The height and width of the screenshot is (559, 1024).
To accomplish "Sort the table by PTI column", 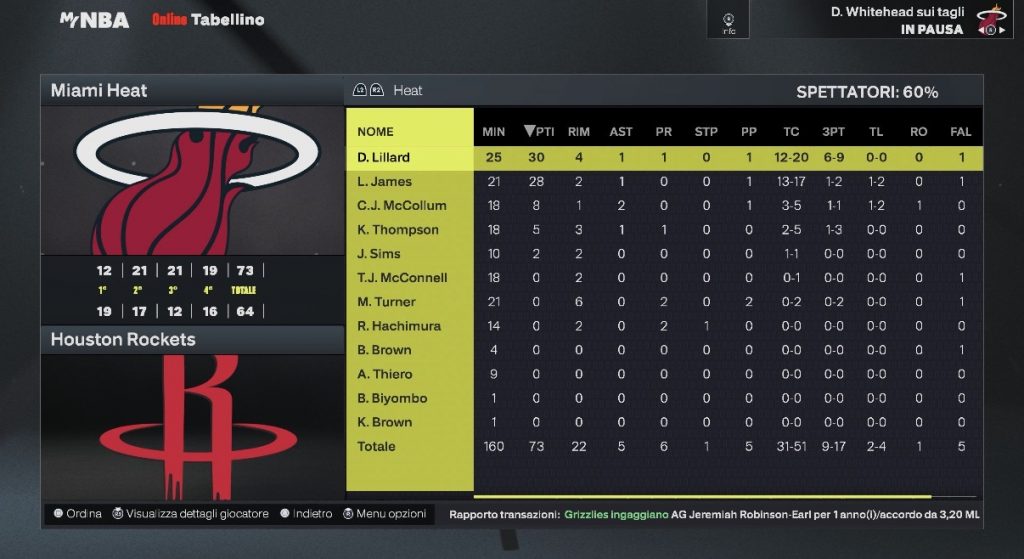I will click(538, 131).
